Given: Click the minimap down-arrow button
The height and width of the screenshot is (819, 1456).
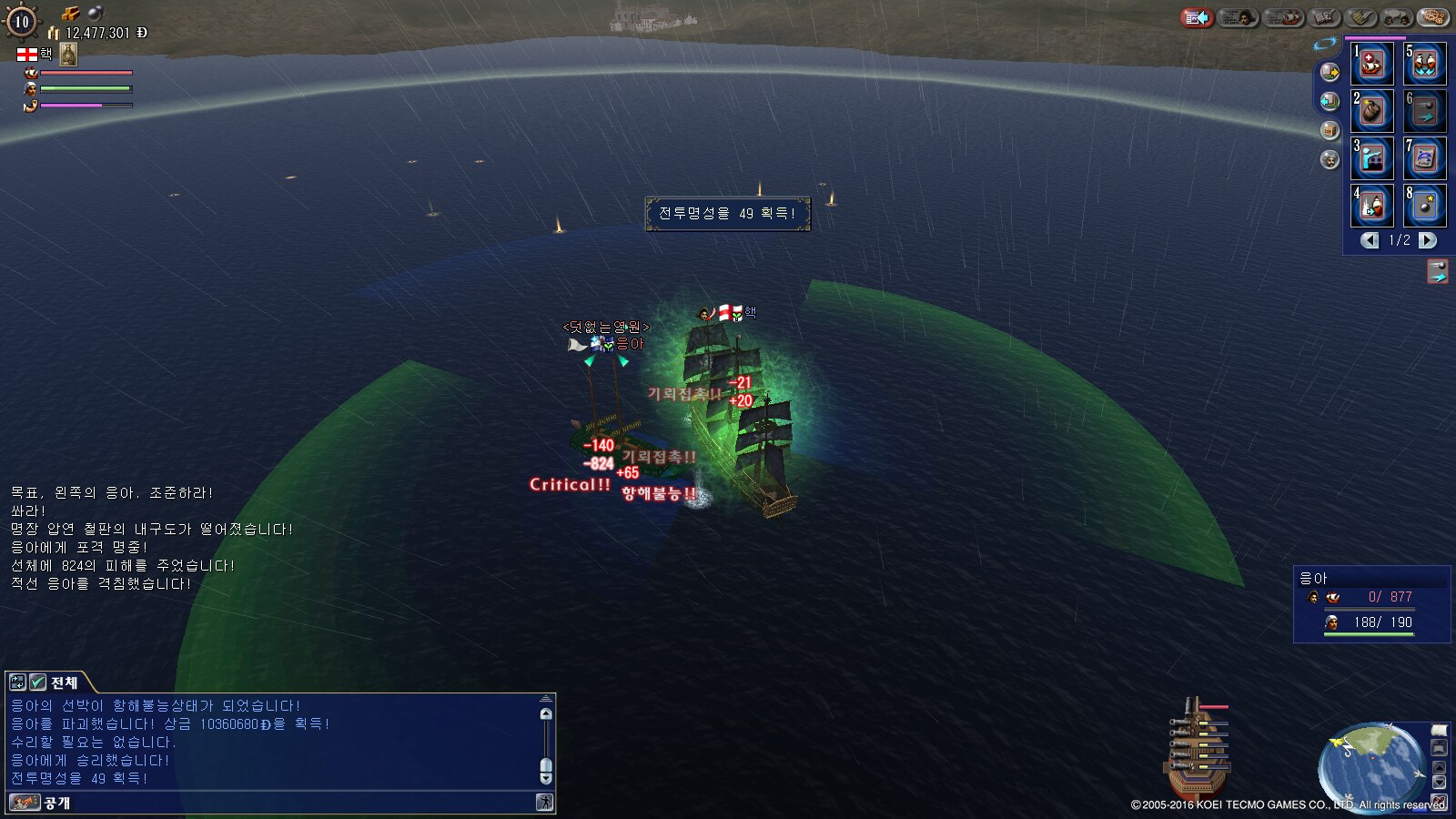Looking at the screenshot, I should [x=1439, y=783].
